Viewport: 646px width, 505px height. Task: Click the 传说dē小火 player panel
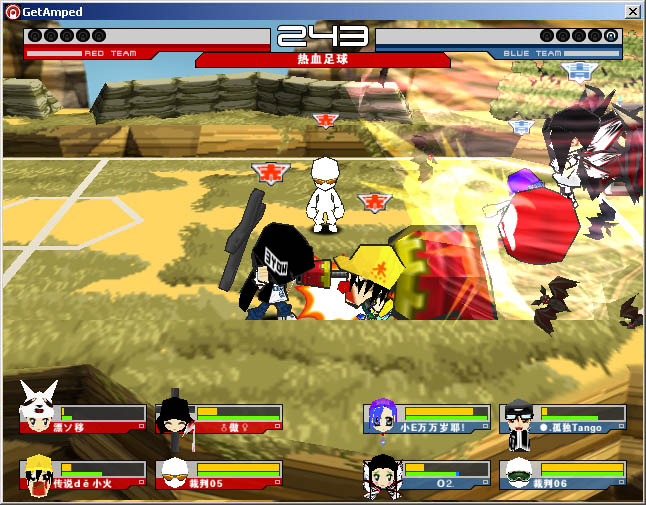(x=84, y=474)
